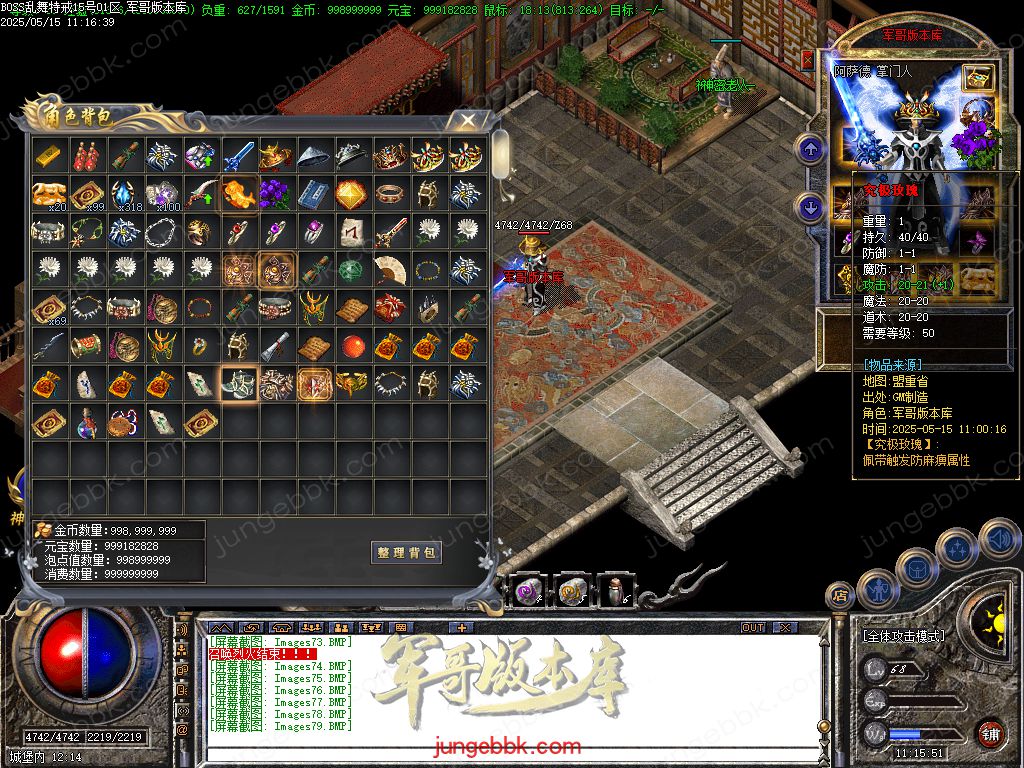Click the red orb item in bag
The width and height of the screenshot is (1024, 768).
click(352, 346)
